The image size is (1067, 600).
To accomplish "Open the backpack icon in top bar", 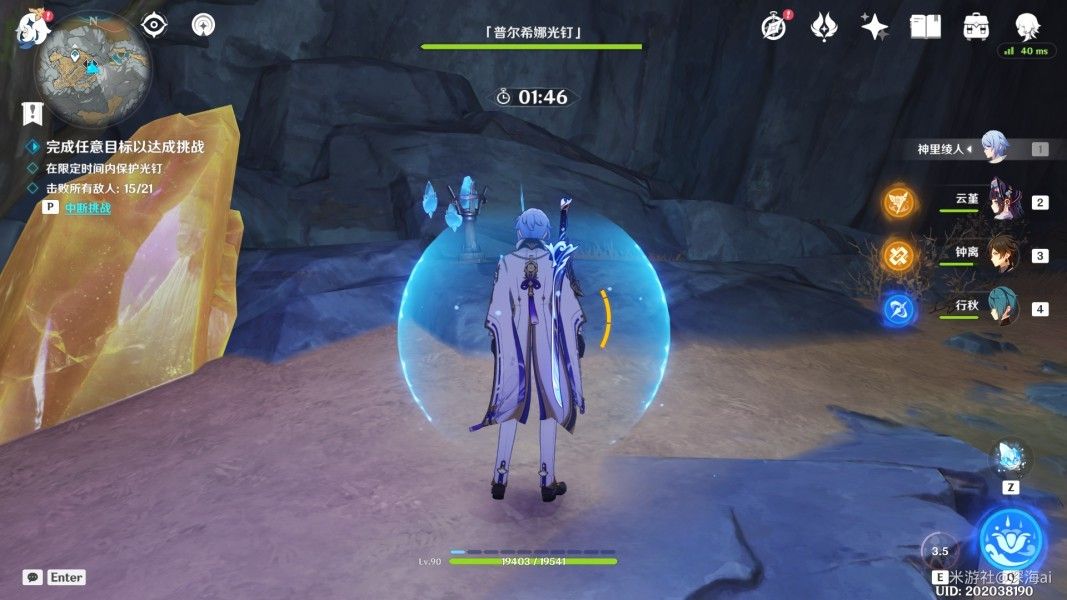I will coord(976,27).
